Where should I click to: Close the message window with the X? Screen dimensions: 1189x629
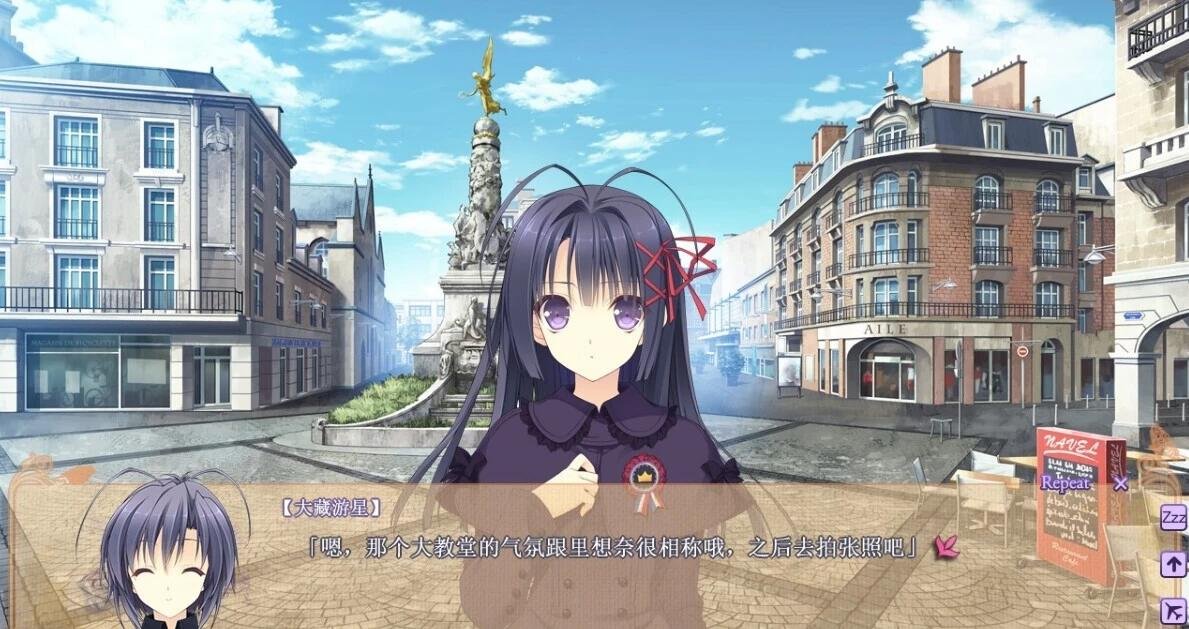tap(1121, 484)
